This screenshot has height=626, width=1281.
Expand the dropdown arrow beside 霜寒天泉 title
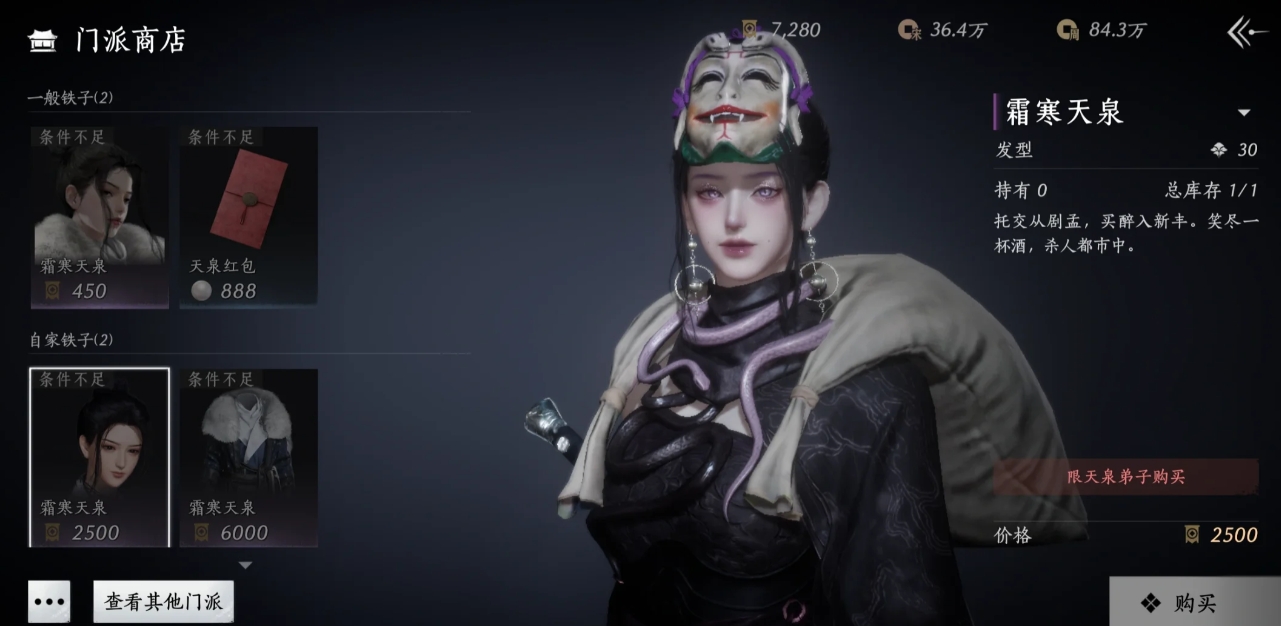coord(1244,113)
